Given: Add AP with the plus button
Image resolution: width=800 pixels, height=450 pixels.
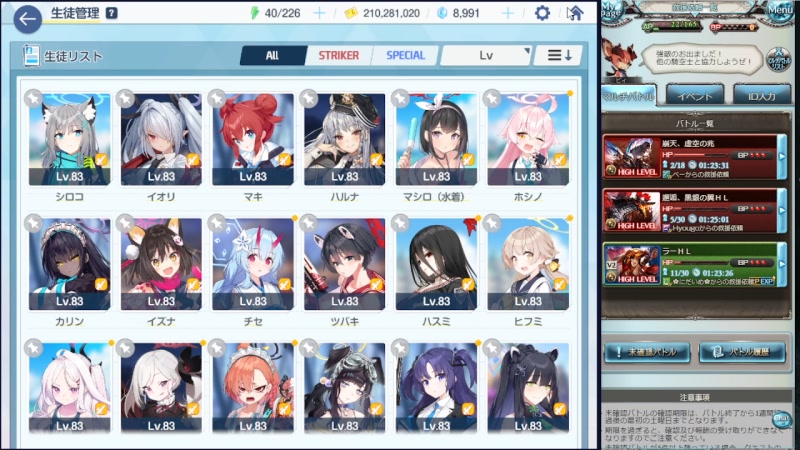Looking at the screenshot, I should click(319, 13).
